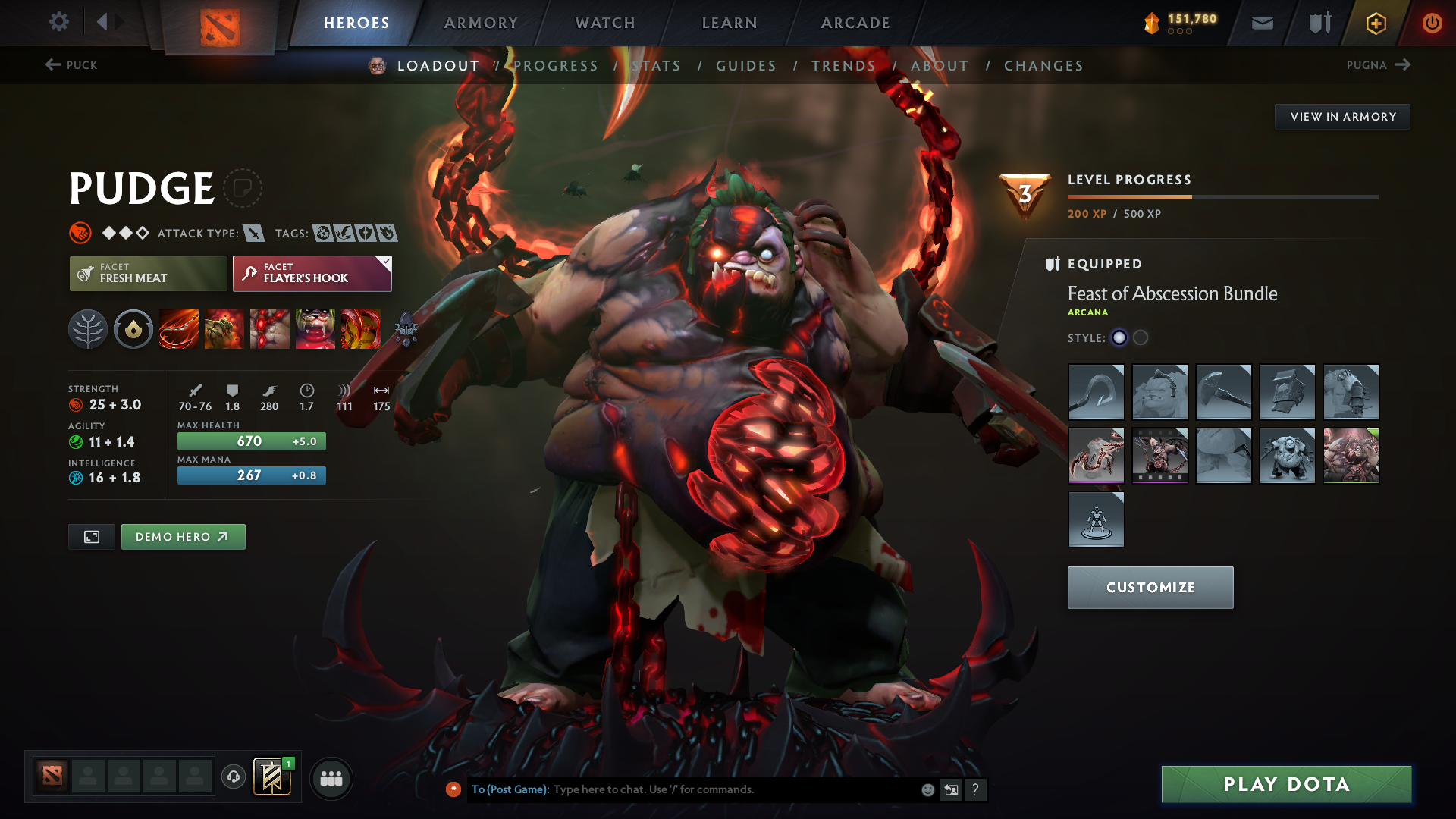Expand the hero portrait view
Viewport: 1456px width, 819px height.
click(91, 536)
